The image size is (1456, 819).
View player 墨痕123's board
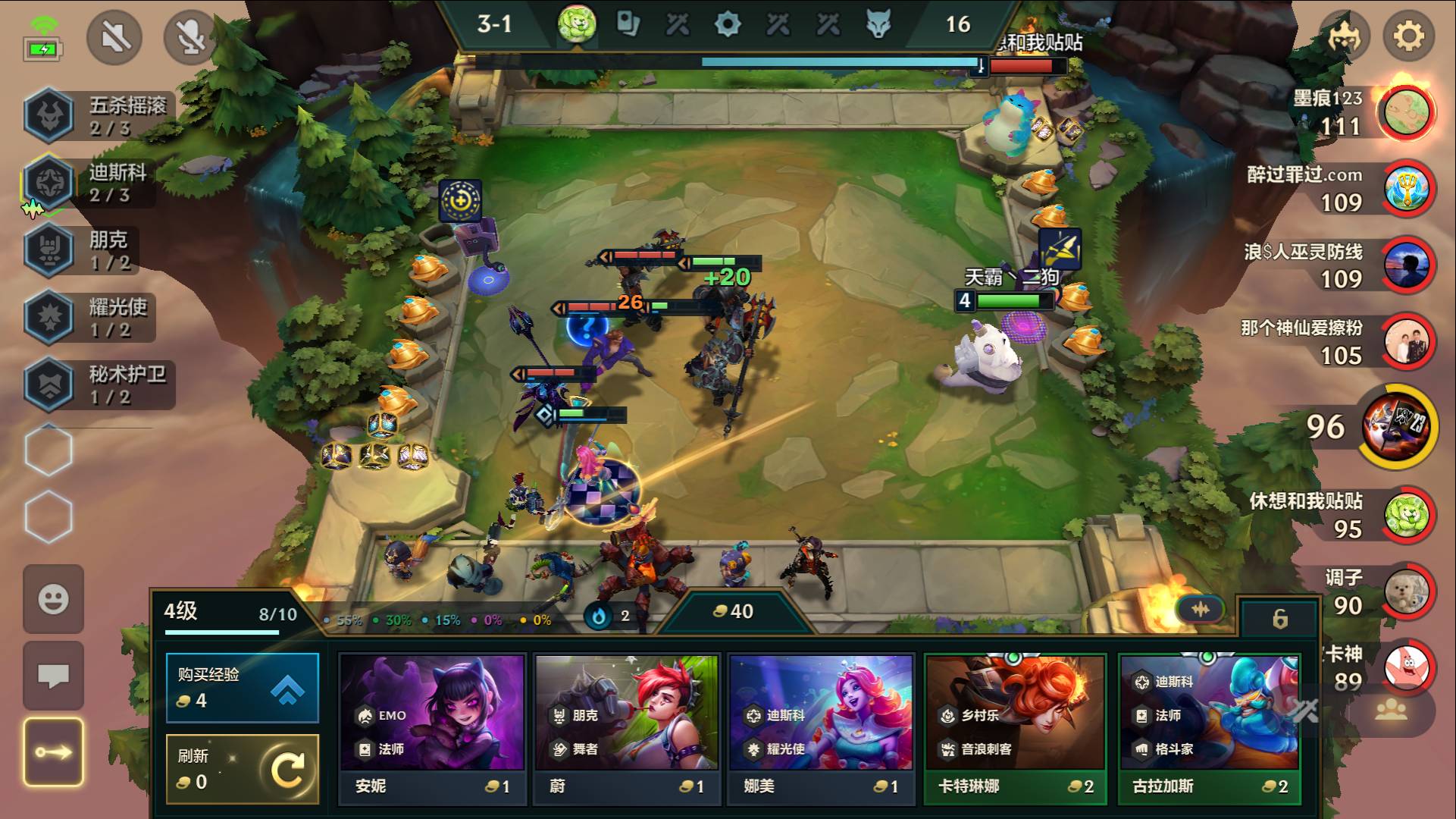coord(1406,112)
